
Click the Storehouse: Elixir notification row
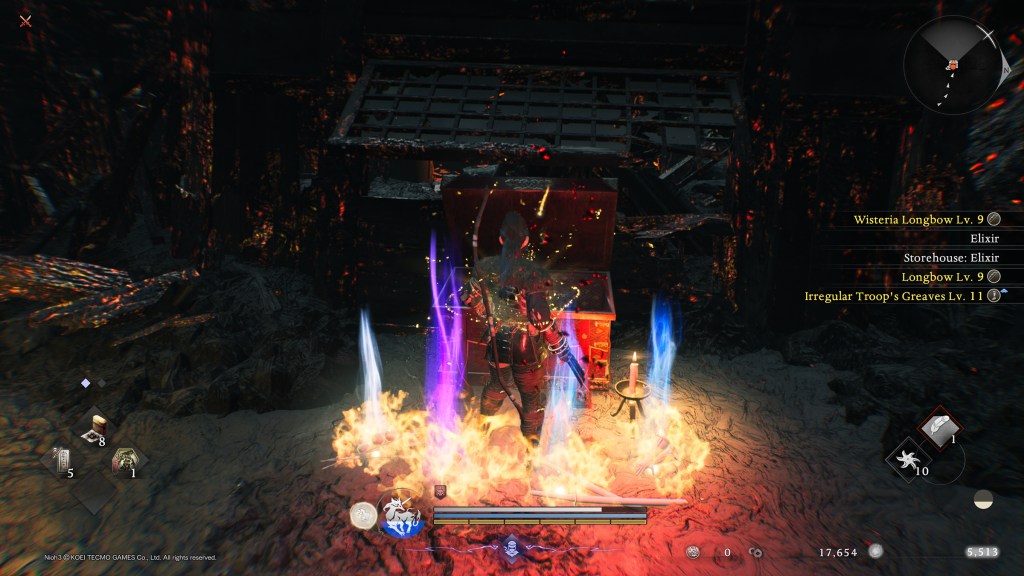tap(950, 257)
